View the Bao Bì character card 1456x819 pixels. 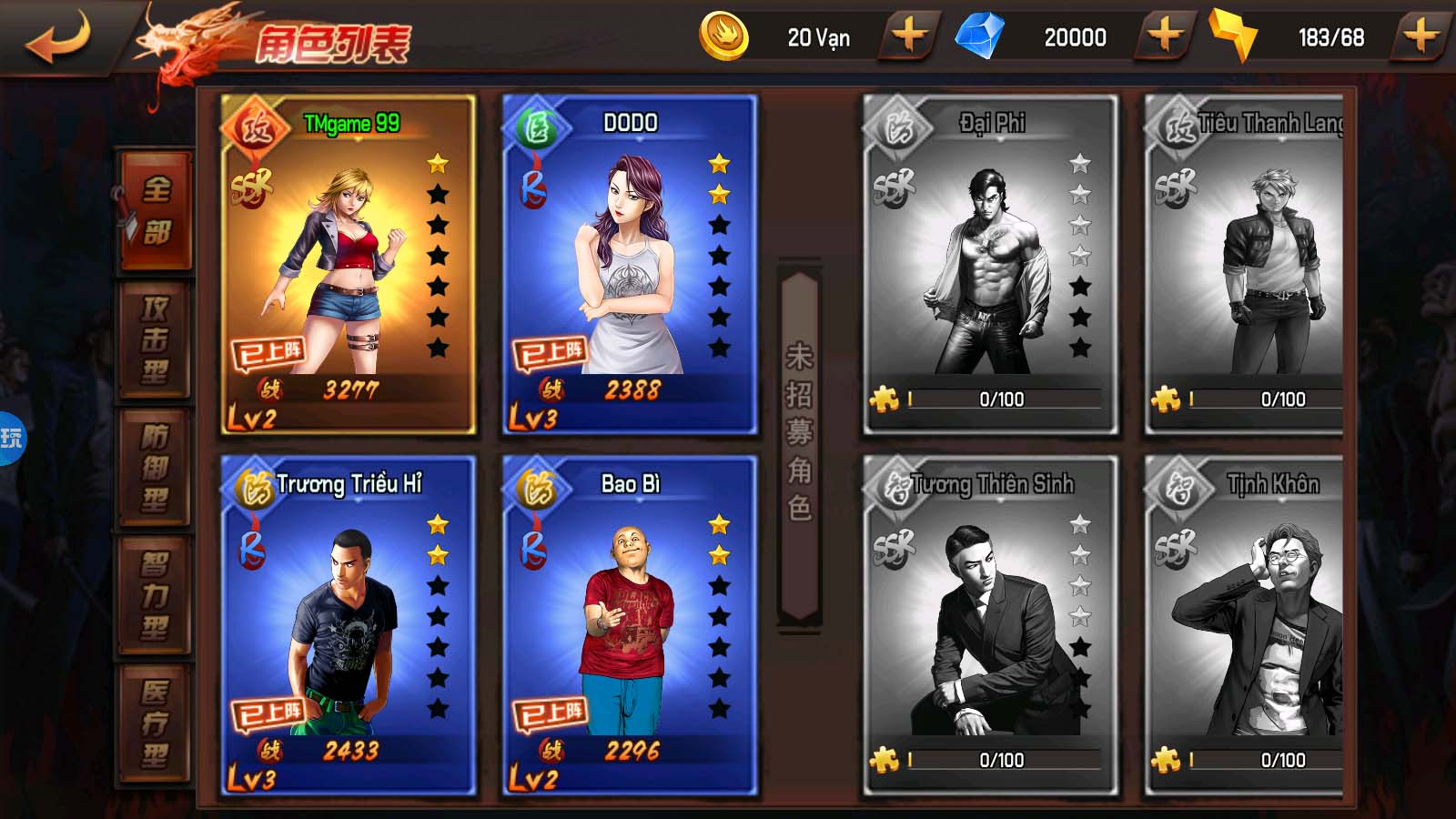tap(630, 625)
